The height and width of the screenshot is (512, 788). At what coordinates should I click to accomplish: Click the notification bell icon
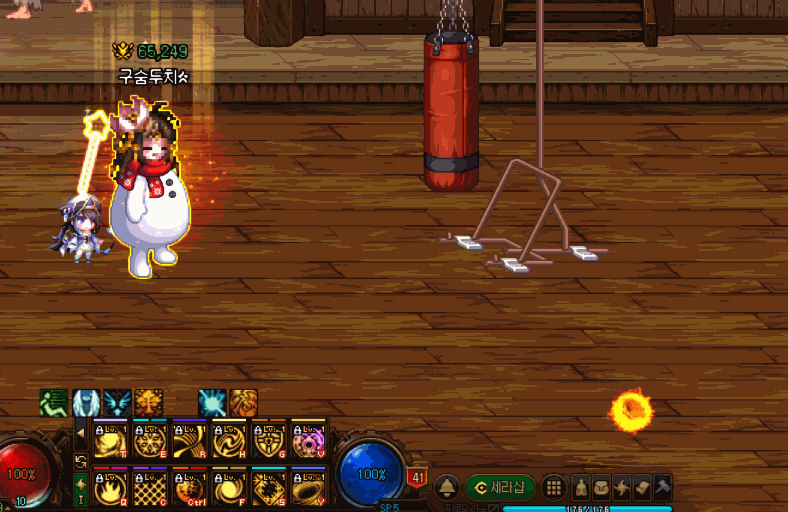447,488
